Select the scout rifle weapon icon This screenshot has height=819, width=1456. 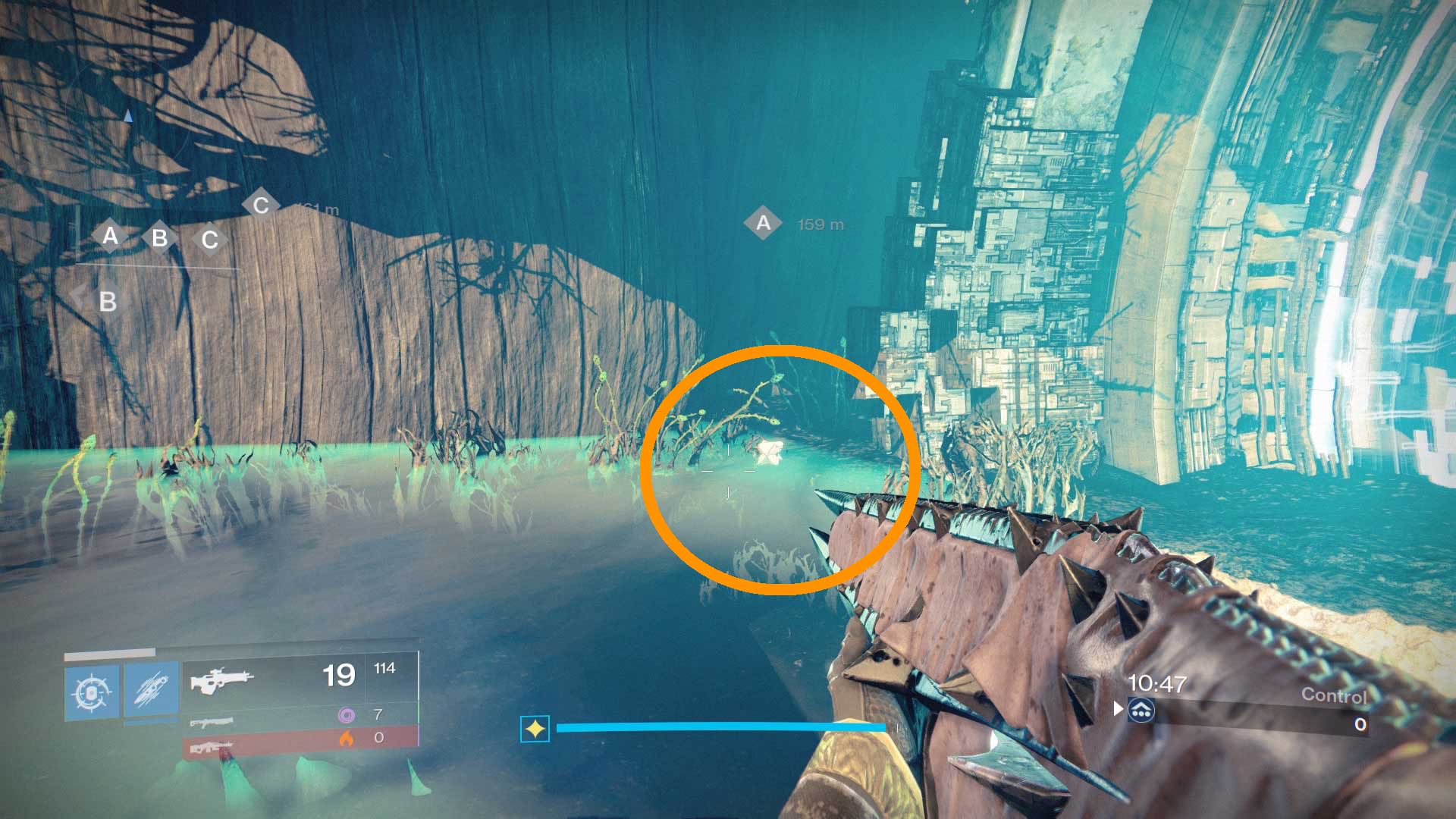click(x=222, y=681)
